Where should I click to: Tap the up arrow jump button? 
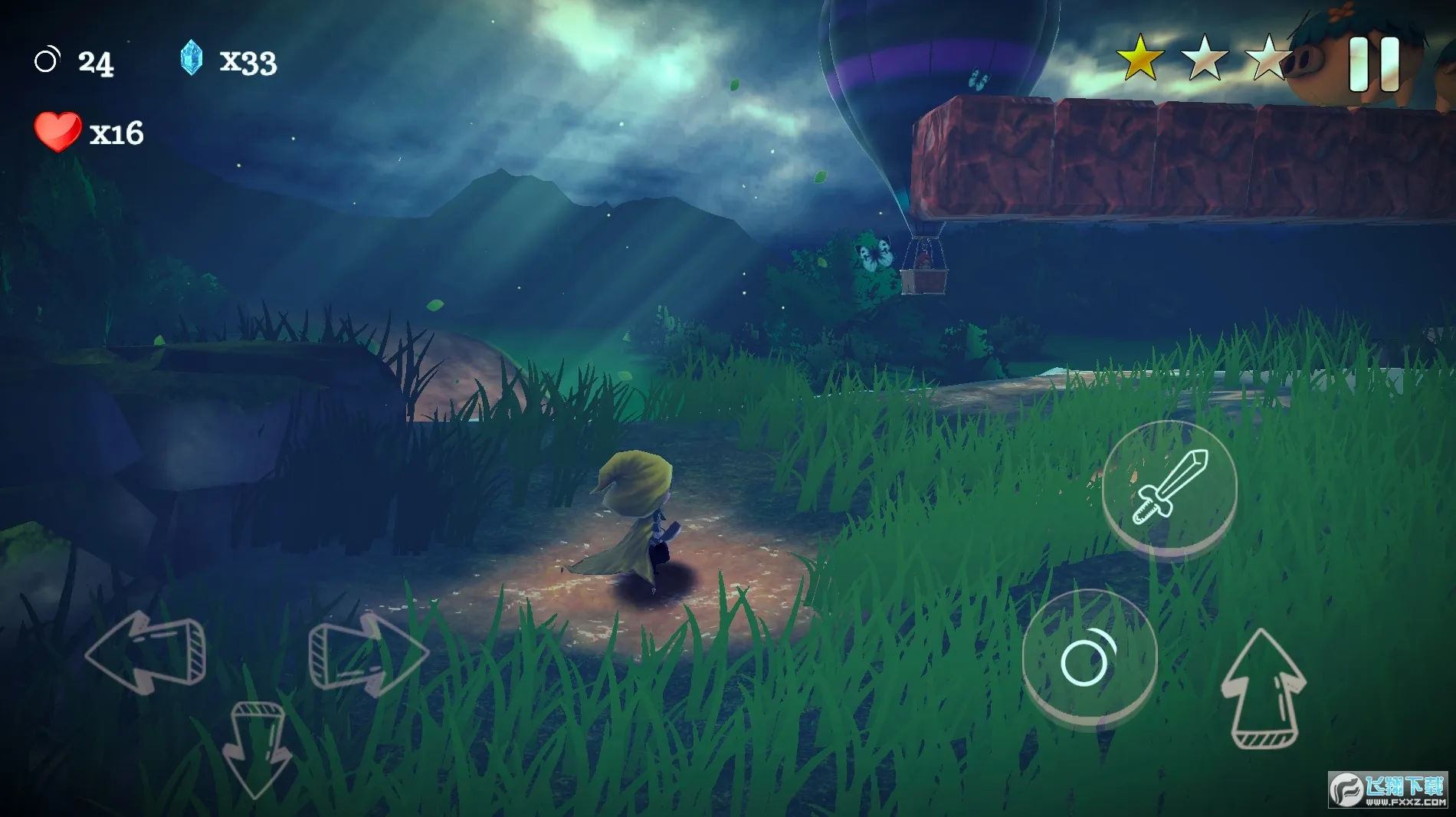[1262, 689]
